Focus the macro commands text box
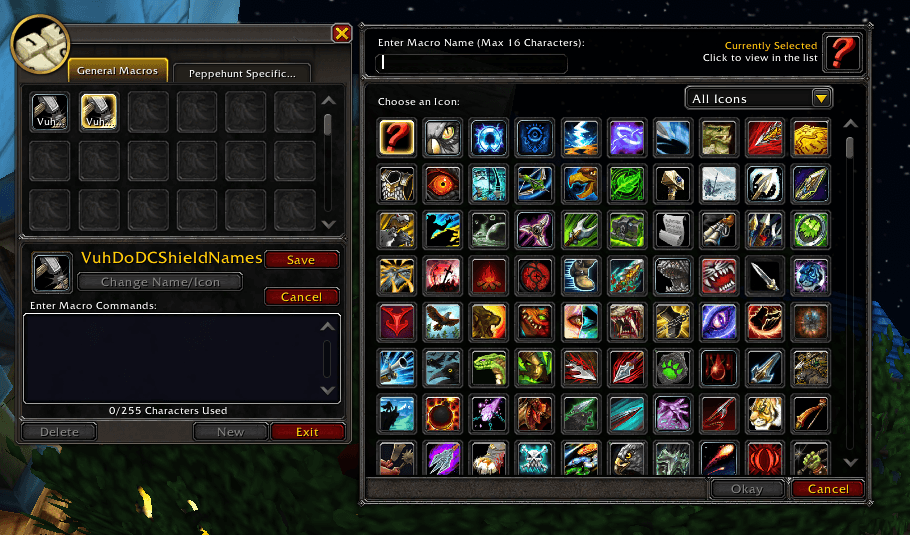 click(170, 358)
